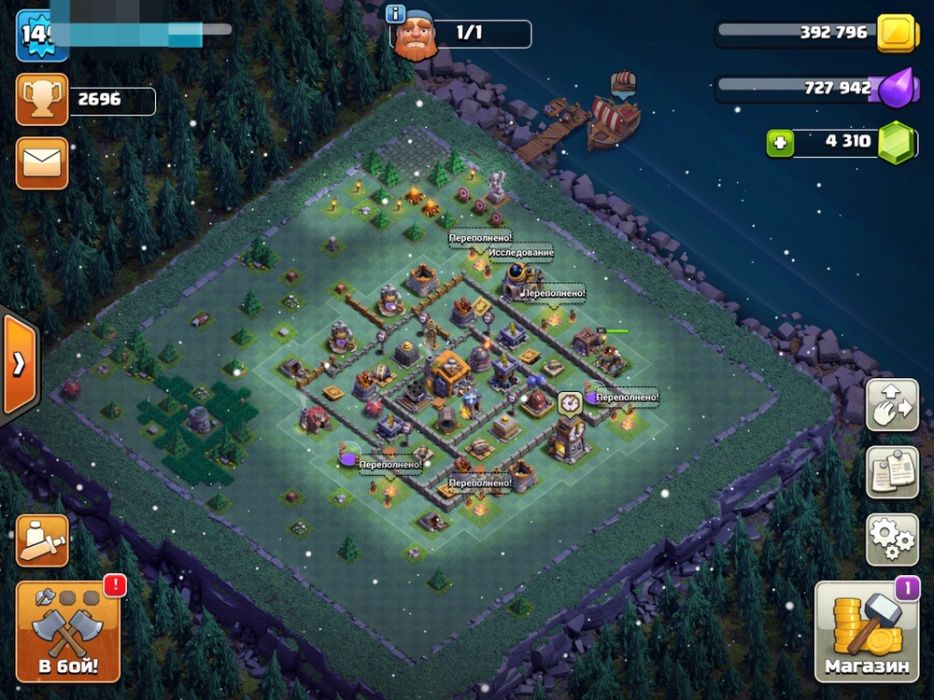
Task: Select the gold coin resource icon
Action: click(x=897, y=34)
